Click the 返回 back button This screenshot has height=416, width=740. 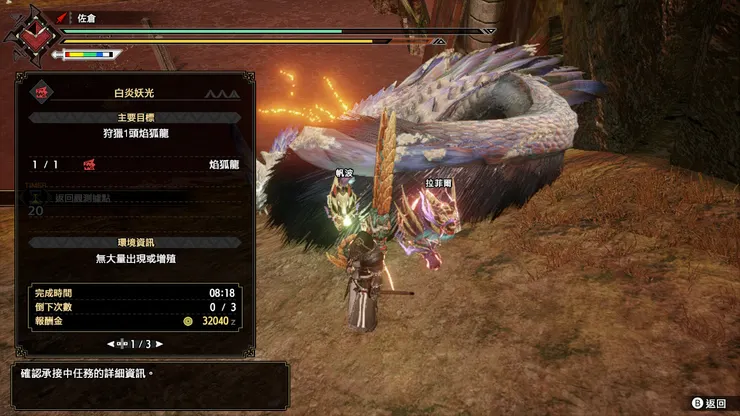(708, 403)
